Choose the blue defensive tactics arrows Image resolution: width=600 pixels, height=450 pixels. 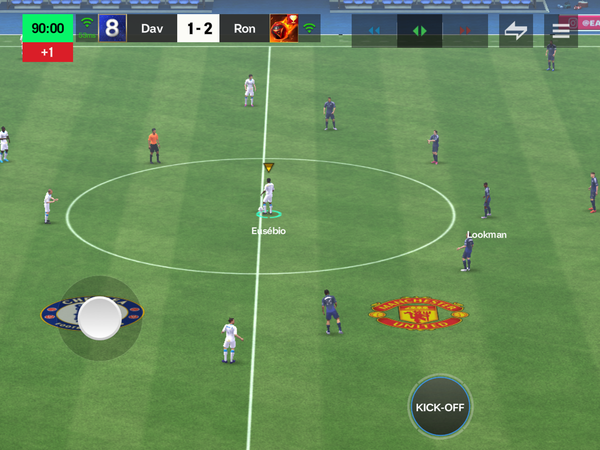coord(374,31)
